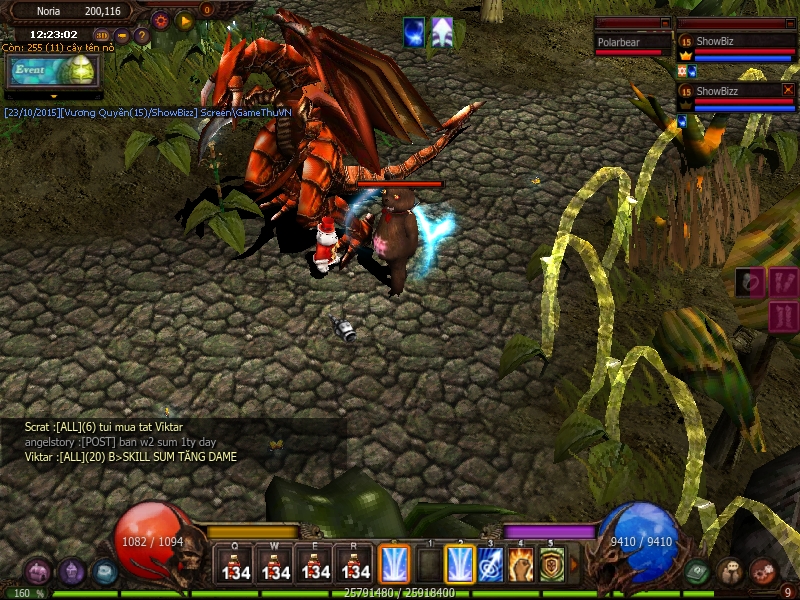Image resolution: width=800 pixels, height=600 pixels.
Task: Open the green book icon beside mana orb
Action: point(699,572)
